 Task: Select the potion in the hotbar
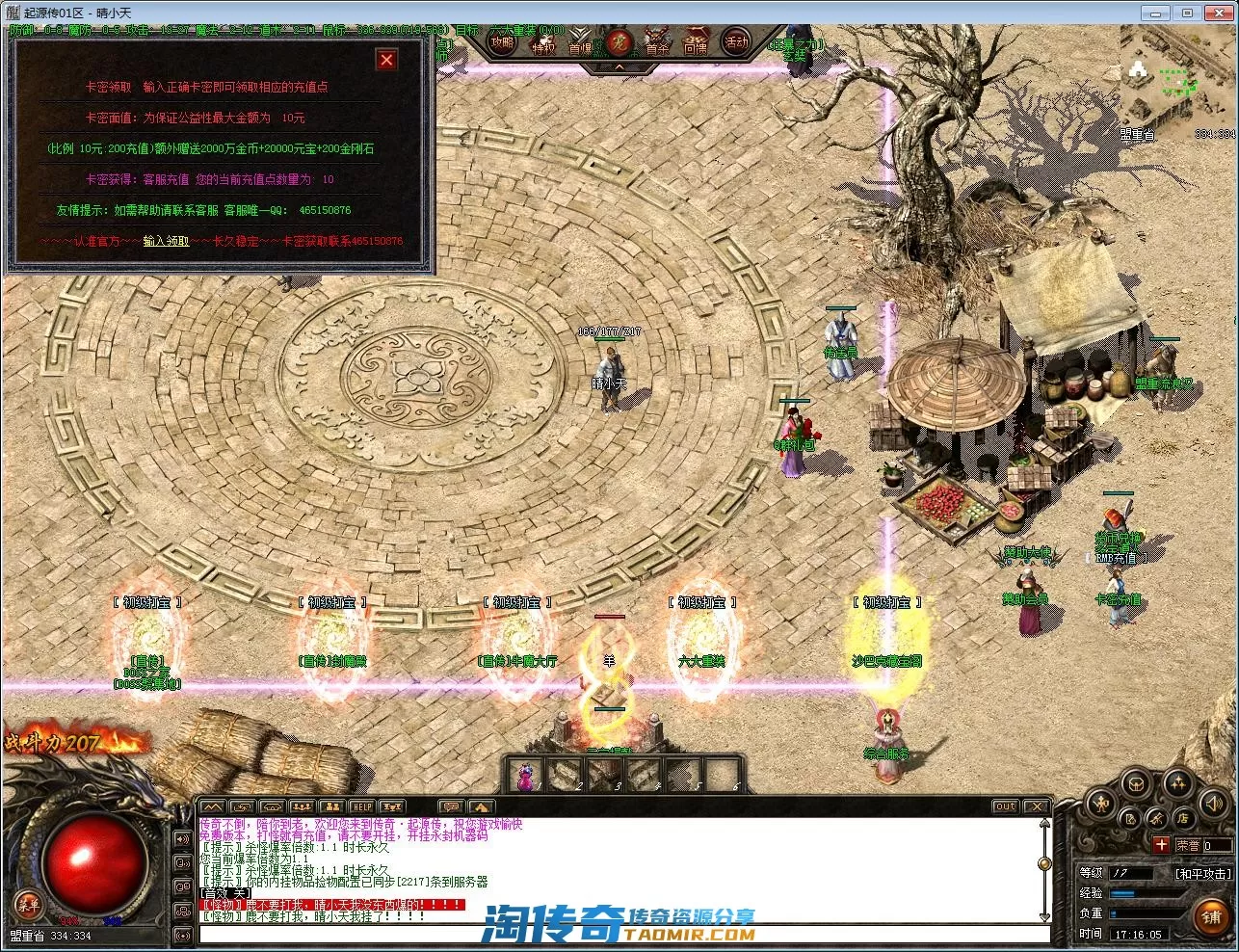point(526,776)
